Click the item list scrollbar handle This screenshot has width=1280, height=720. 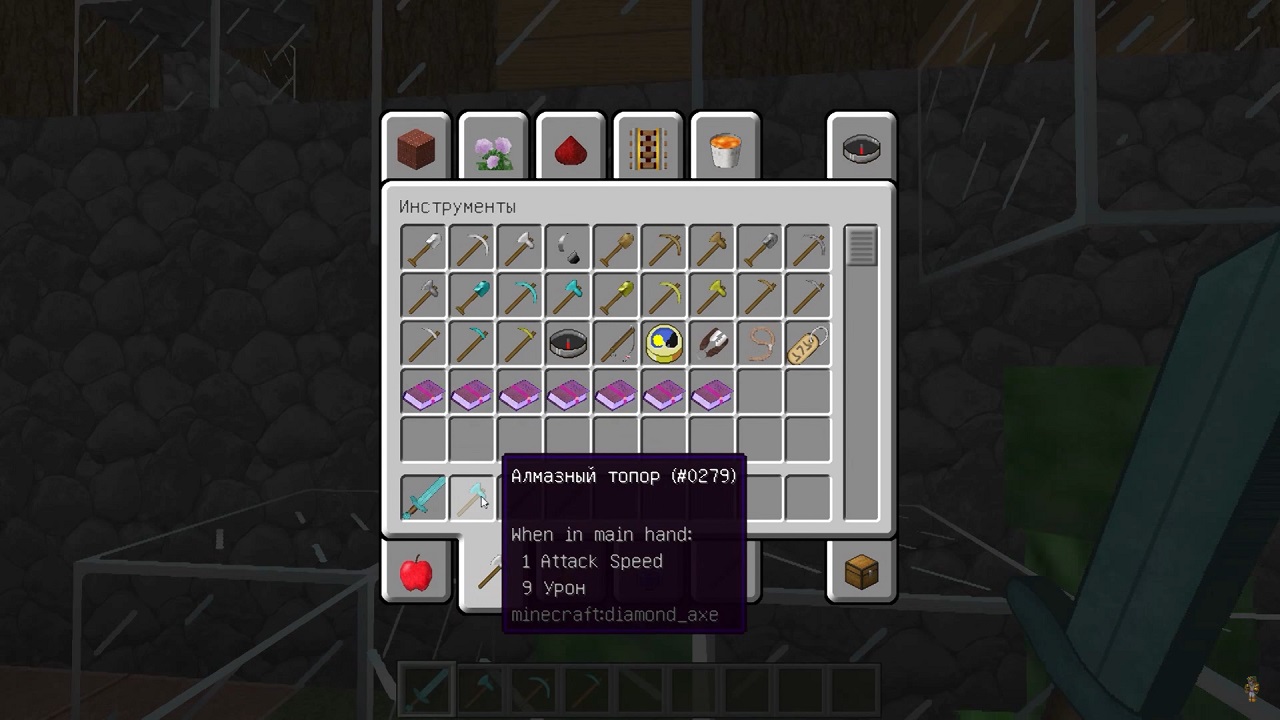[861, 246]
